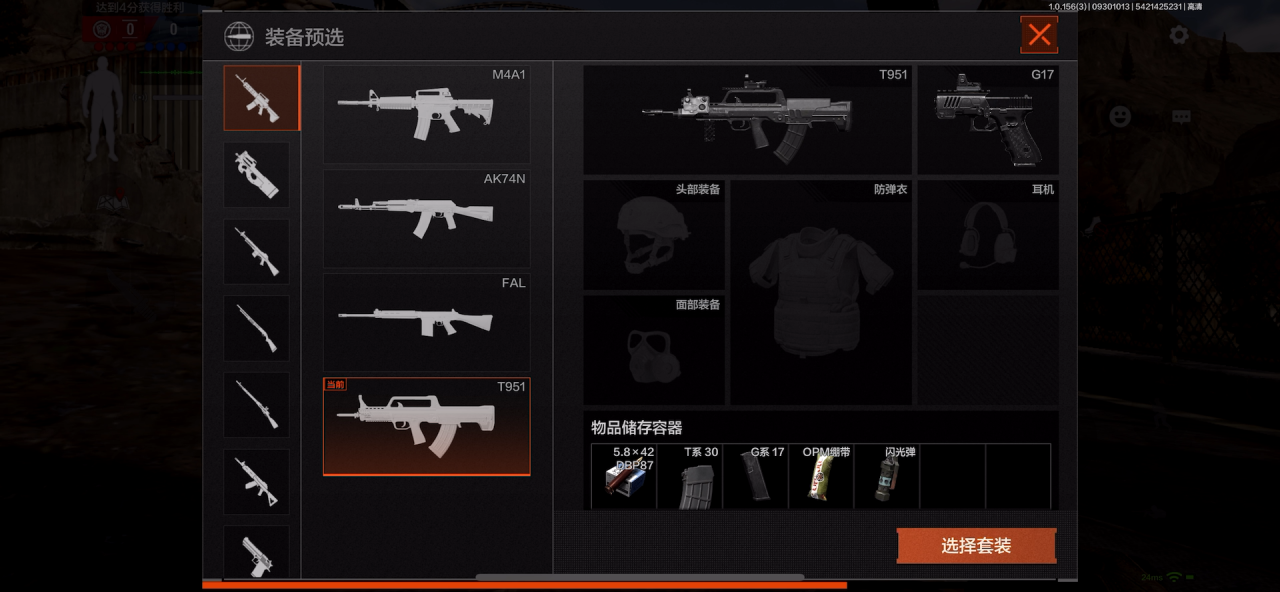Image resolution: width=1280 pixels, height=592 pixels.
Task: Select the face mask 面部装备 slot
Action: tap(654, 349)
